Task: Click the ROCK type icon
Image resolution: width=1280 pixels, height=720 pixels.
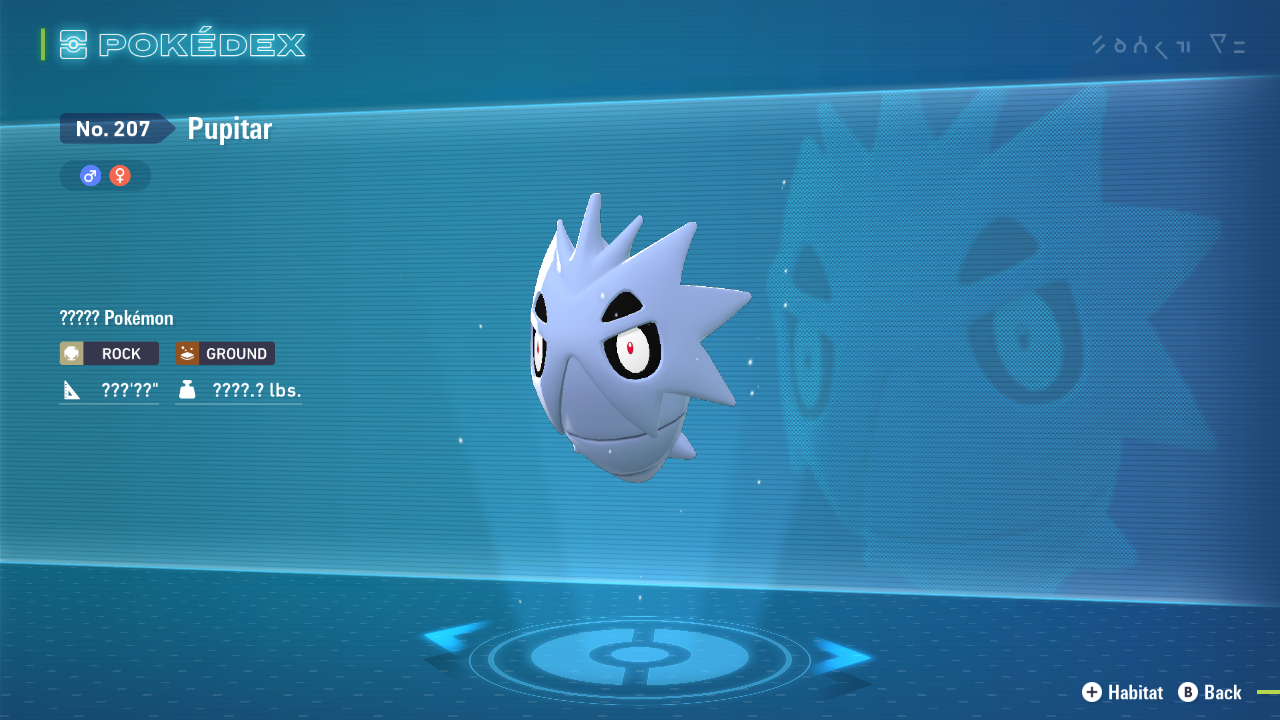Action: (x=71, y=353)
